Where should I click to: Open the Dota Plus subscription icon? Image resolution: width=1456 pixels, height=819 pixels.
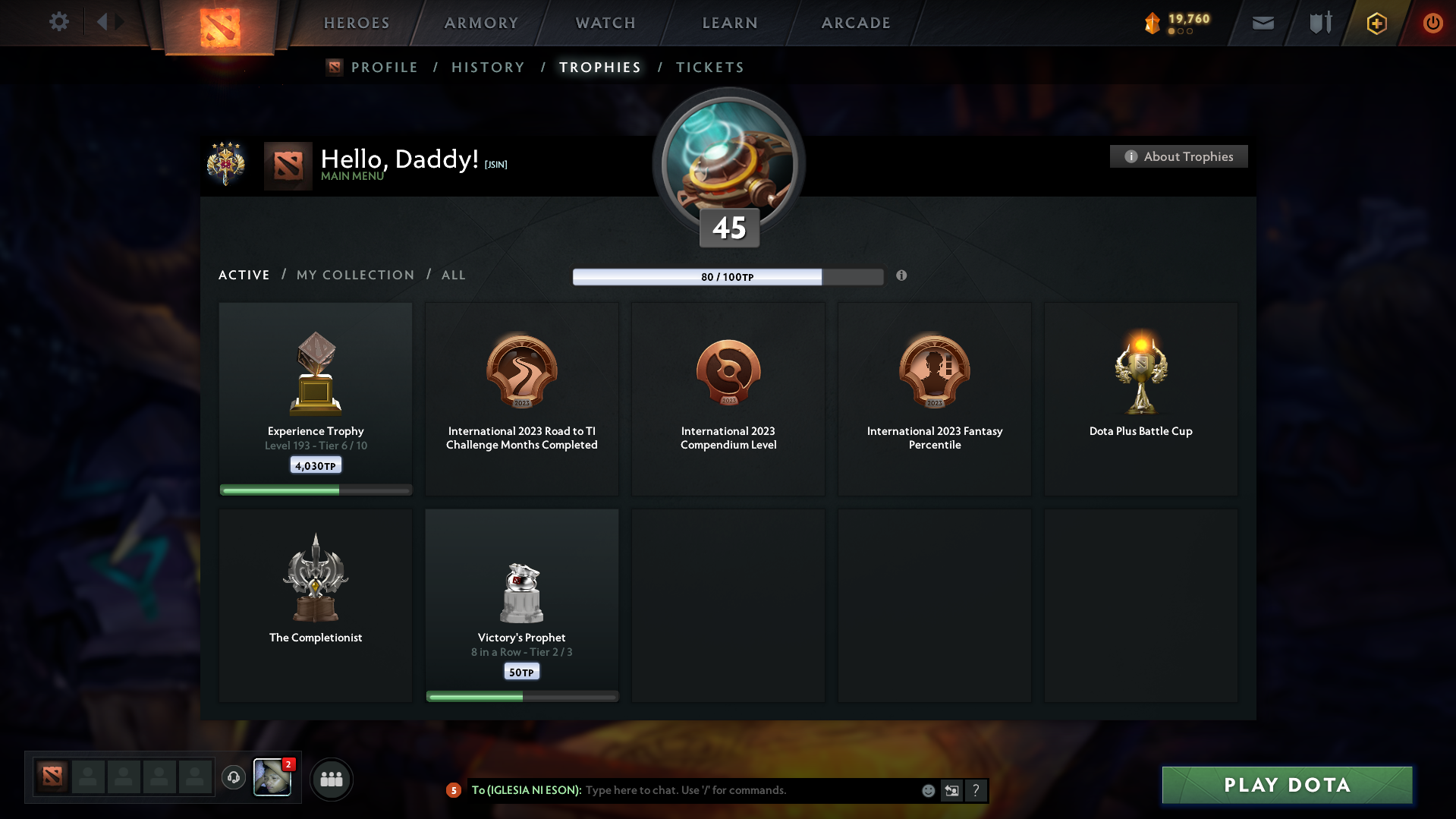tap(1376, 23)
